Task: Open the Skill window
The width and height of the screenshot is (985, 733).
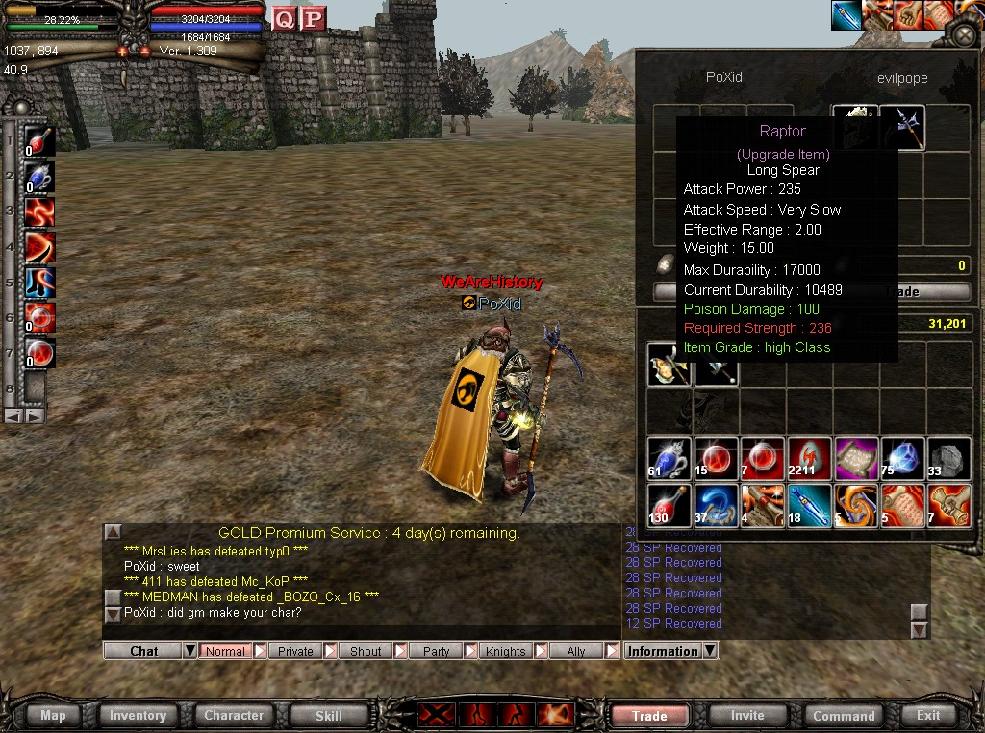Action: (328, 715)
